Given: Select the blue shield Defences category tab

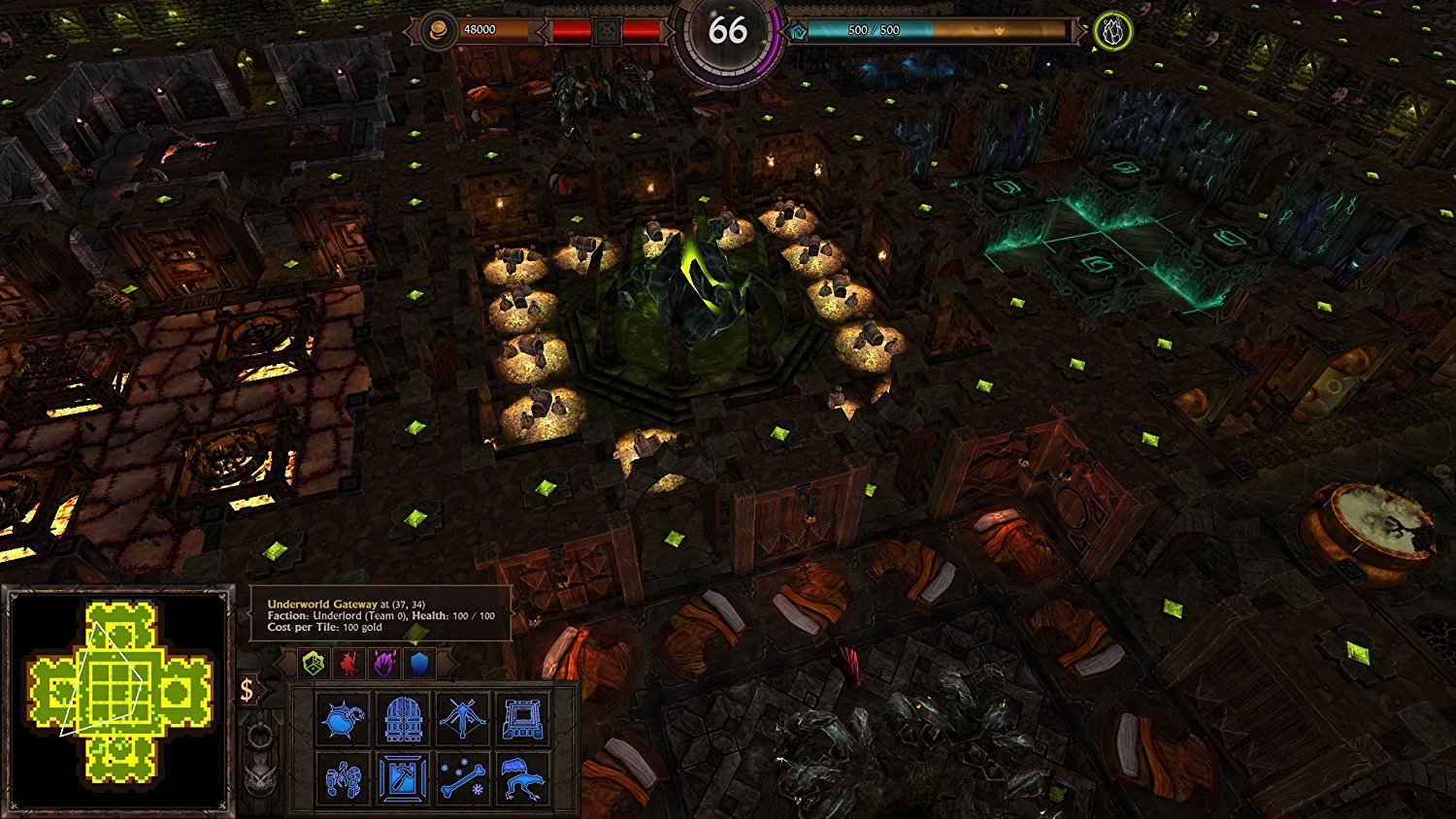Looking at the screenshot, I should pos(417,662).
